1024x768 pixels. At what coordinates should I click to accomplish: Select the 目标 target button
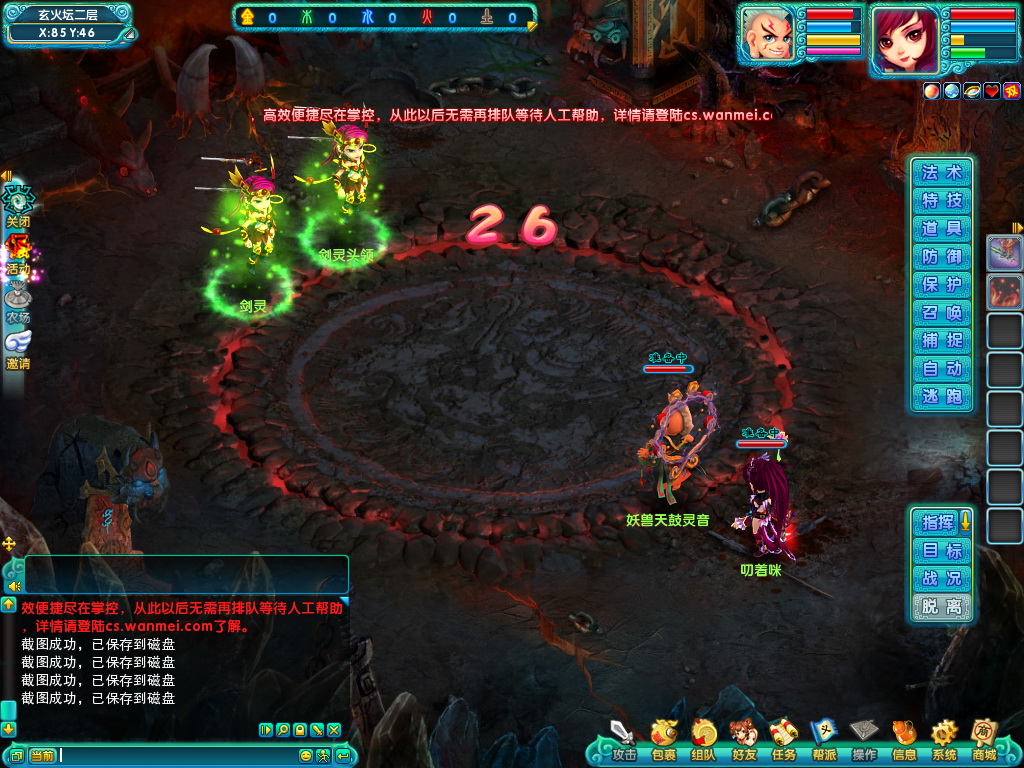[x=941, y=550]
